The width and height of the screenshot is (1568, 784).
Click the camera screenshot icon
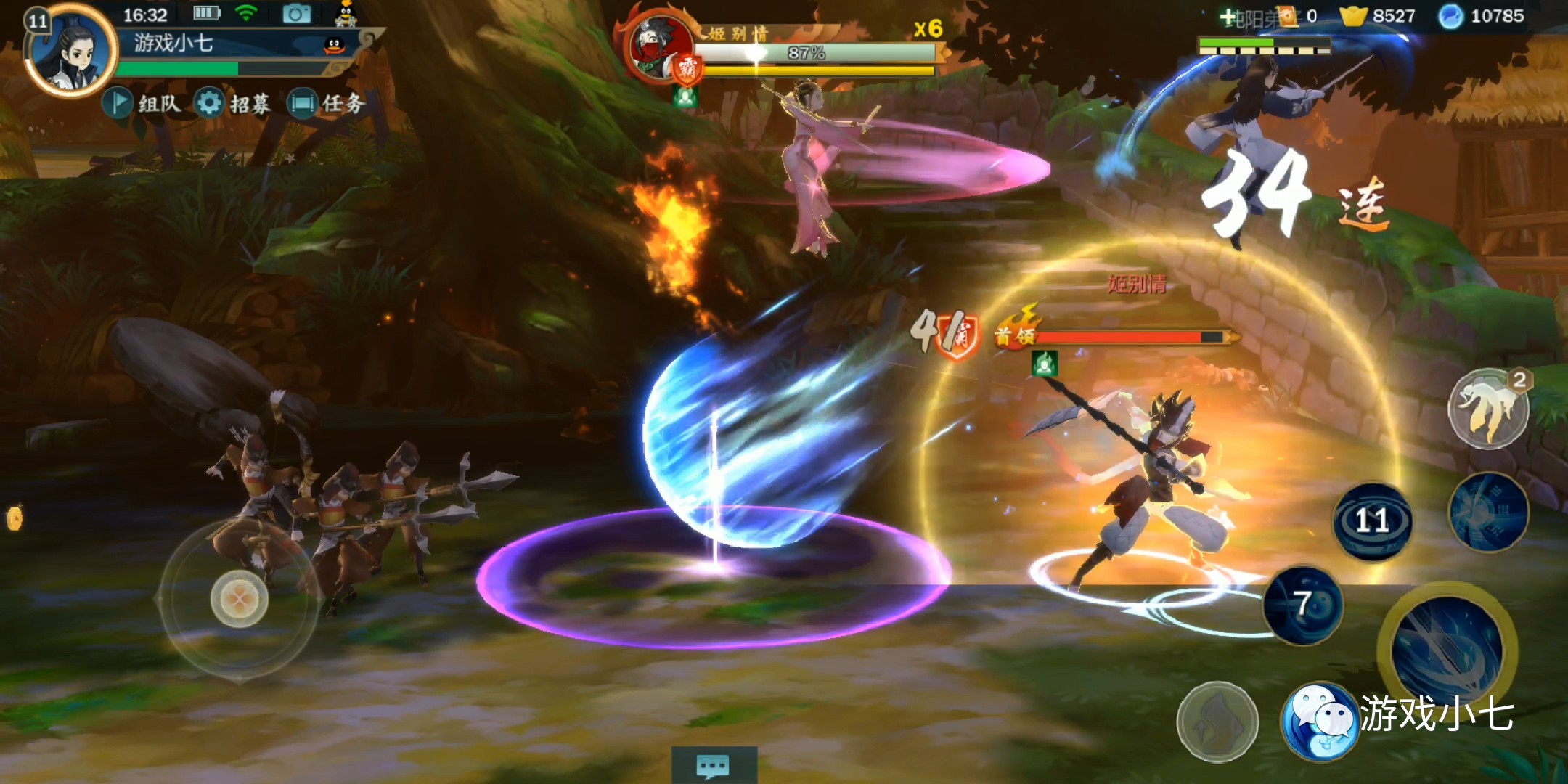point(296,14)
